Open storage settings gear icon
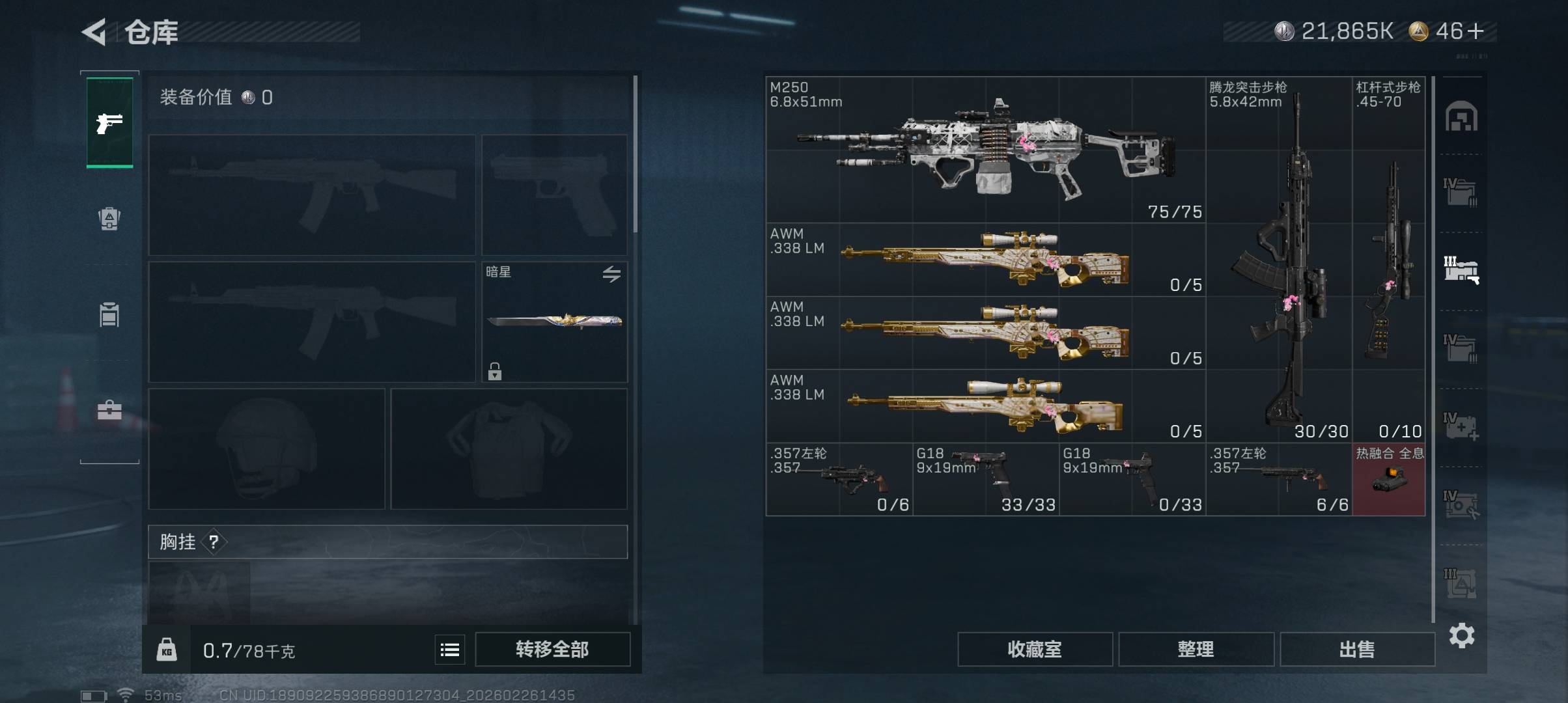This screenshot has height=703, width=1568. click(x=1461, y=635)
